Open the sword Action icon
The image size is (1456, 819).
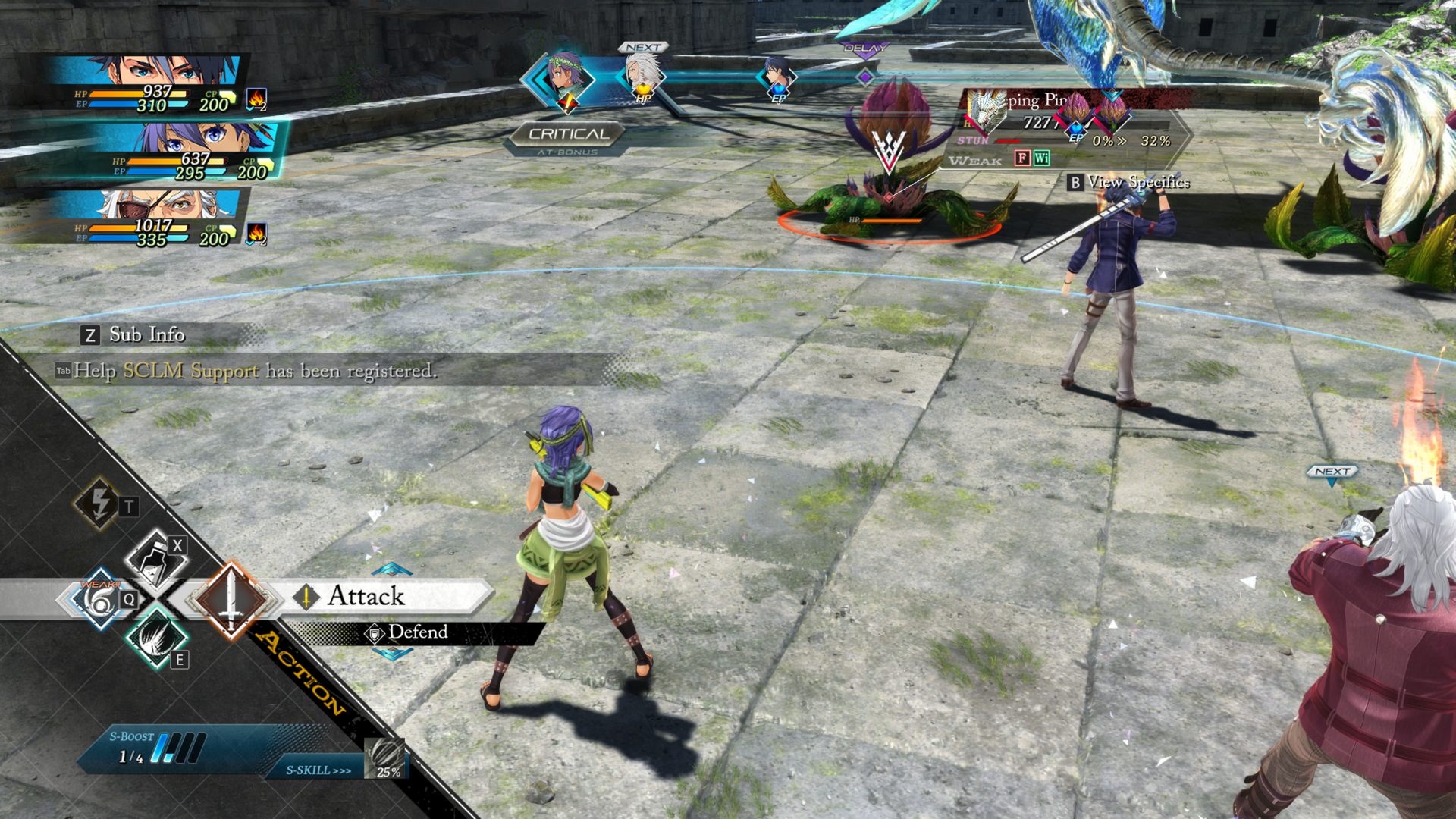pyautogui.click(x=230, y=599)
